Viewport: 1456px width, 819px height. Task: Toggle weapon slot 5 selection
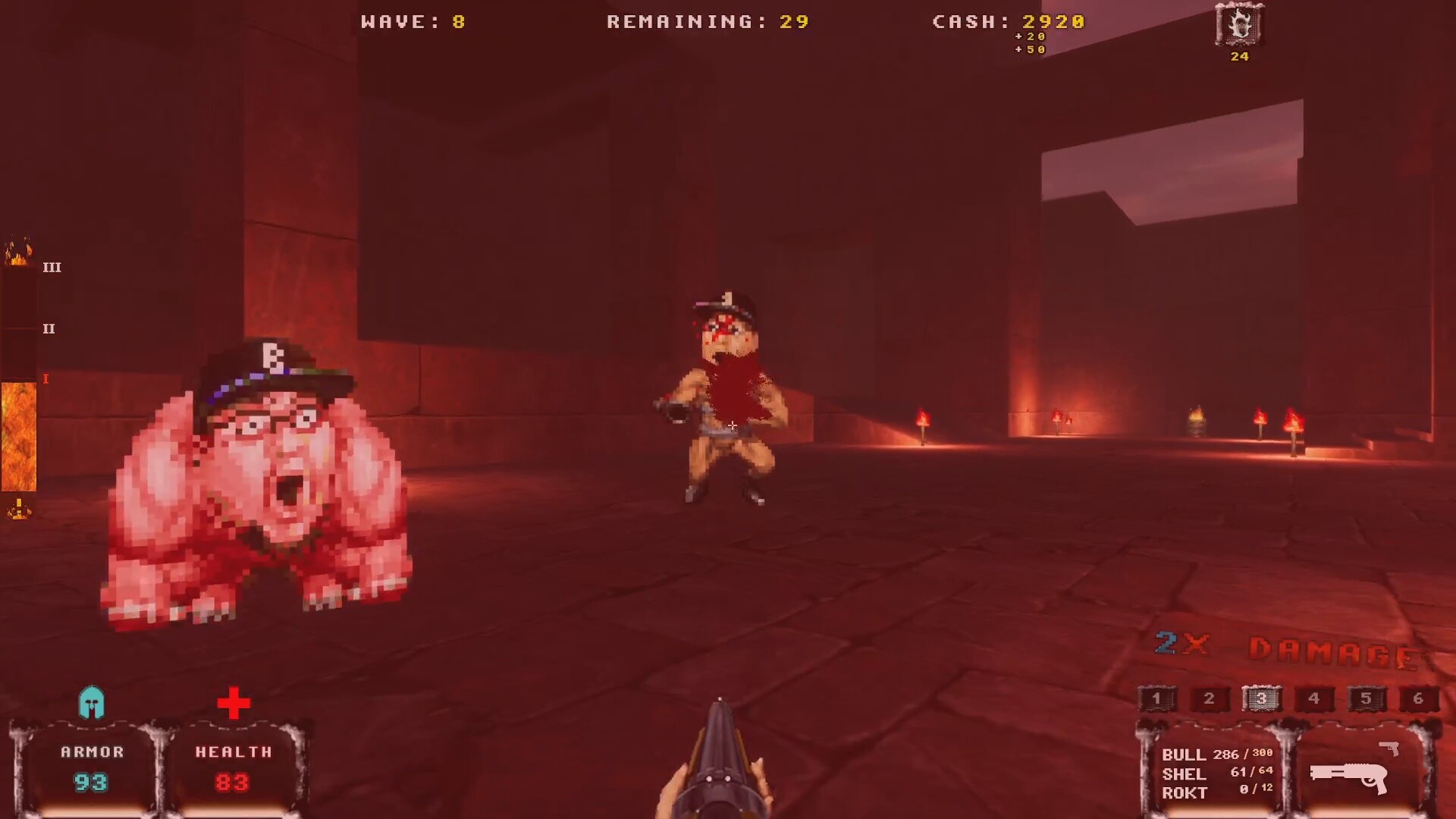click(1366, 699)
